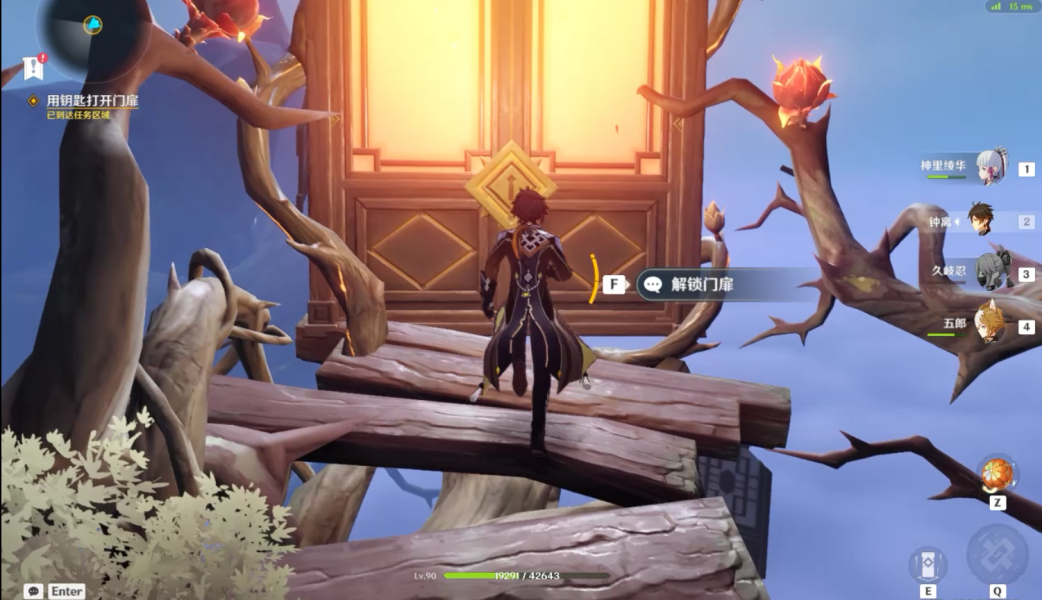Activate the elemental burst icon
1042x600 pixels.
pyautogui.click(x=997, y=555)
